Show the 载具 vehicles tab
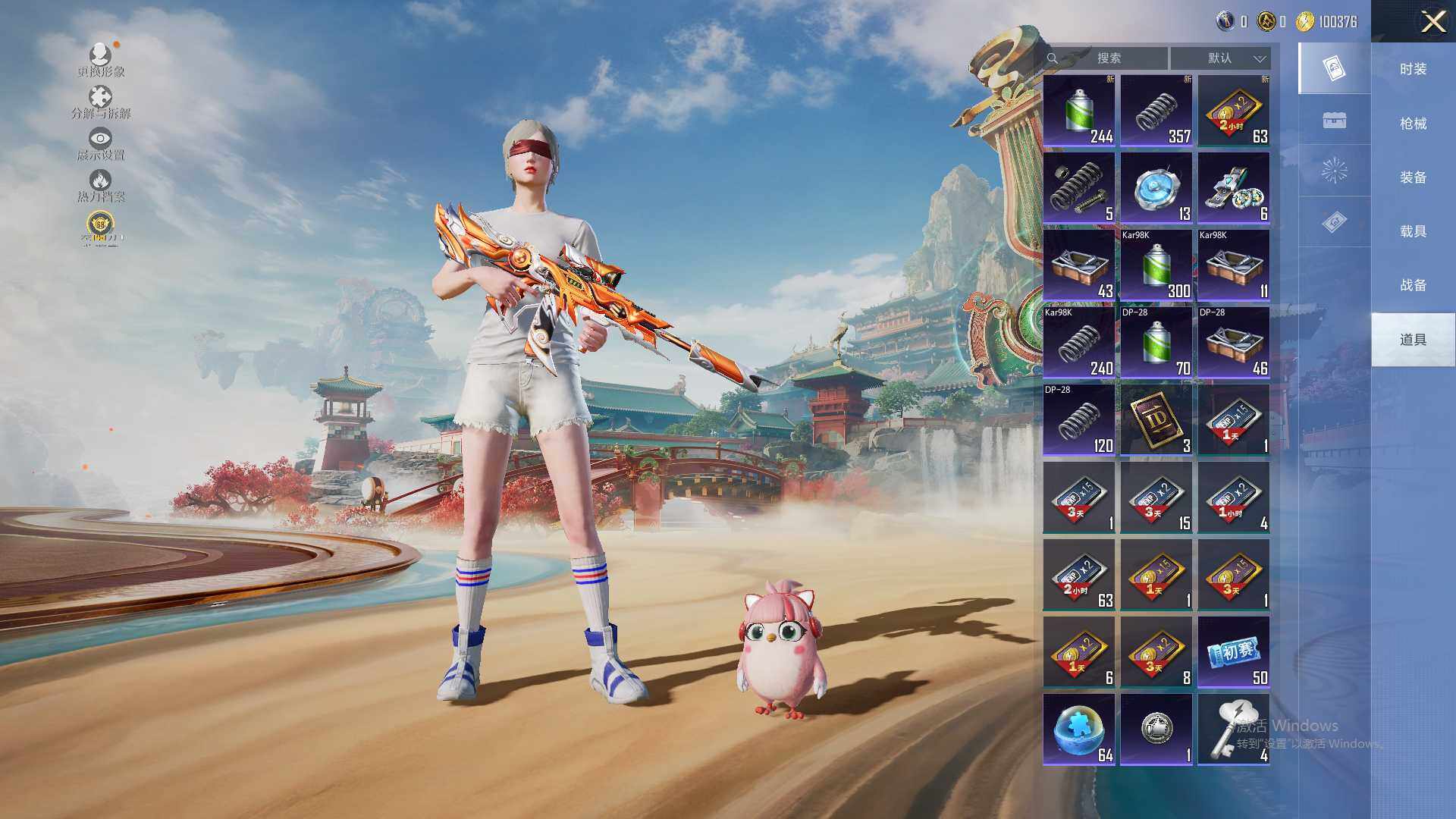The image size is (1456, 819). point(1413,231)
